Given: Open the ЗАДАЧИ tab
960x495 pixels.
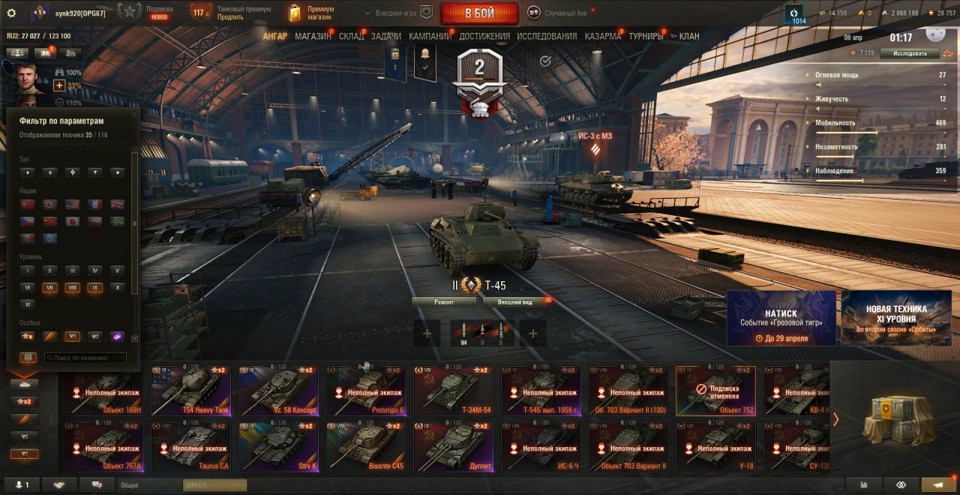Looking at the screenshot, I should point(386,36).
